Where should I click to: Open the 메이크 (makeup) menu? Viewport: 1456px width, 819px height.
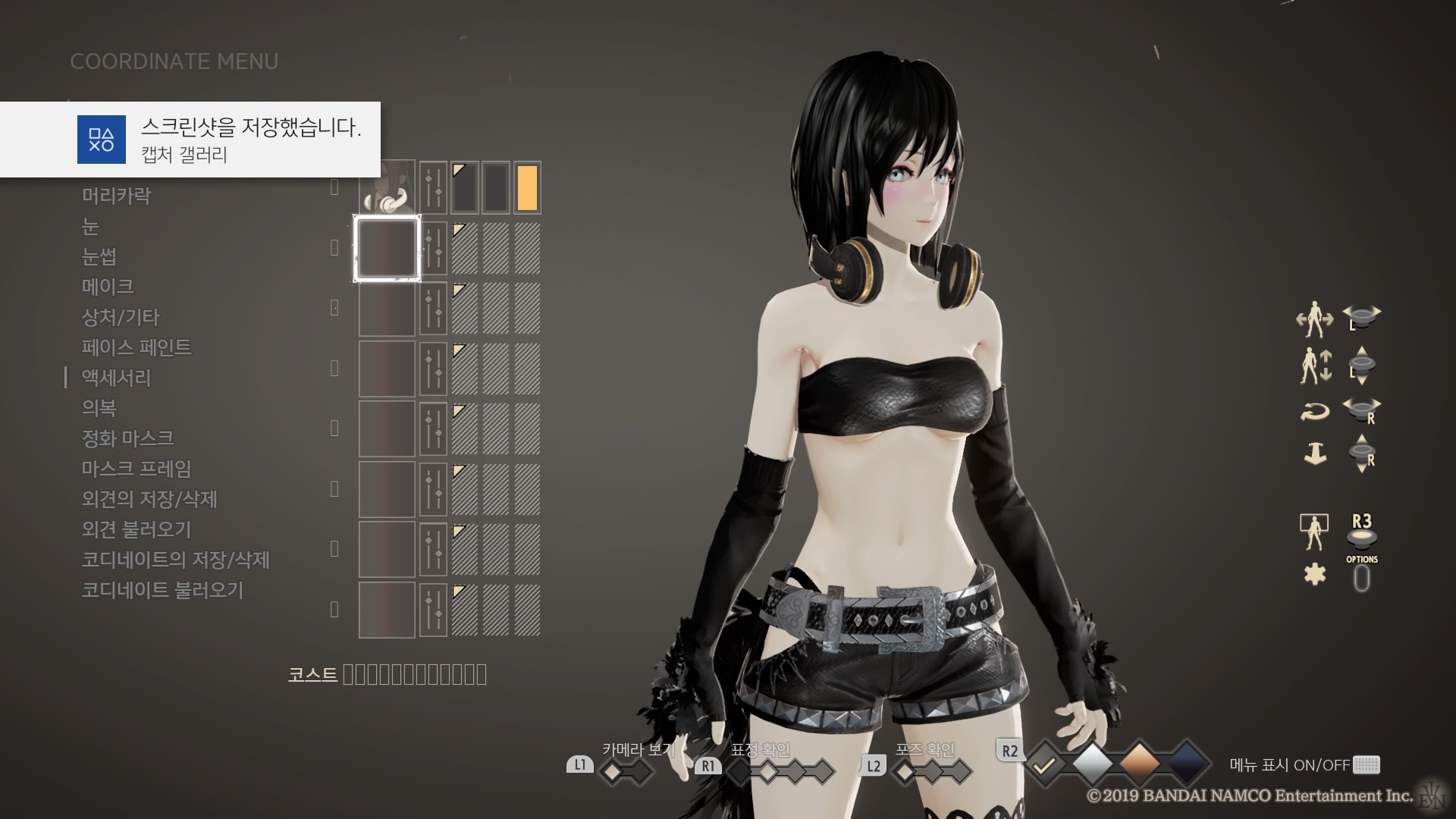[108, 287]
